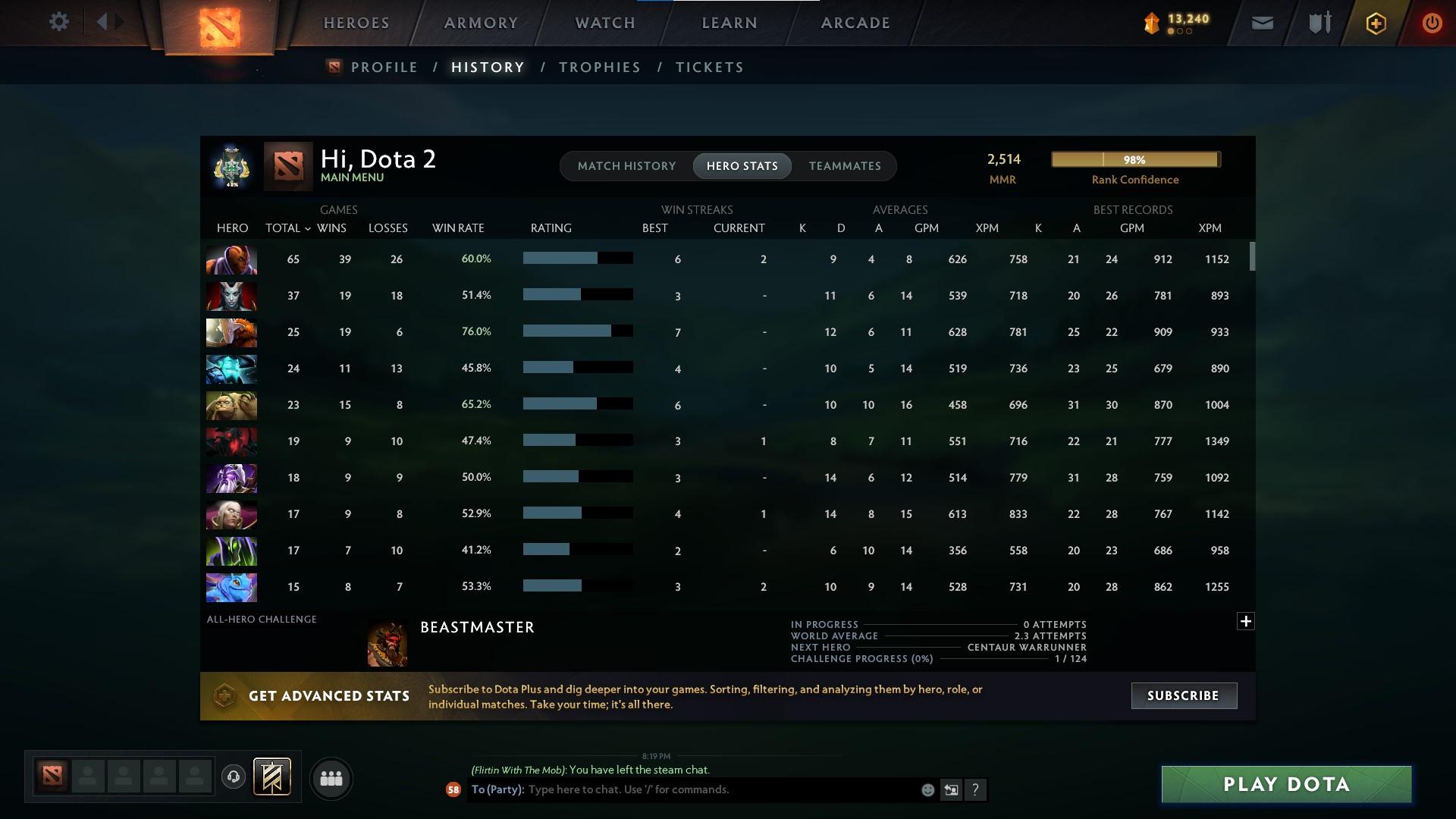Open the settings gear menu
The height and width of the screenshot is (819, 1456).
[x=58, y=22]
